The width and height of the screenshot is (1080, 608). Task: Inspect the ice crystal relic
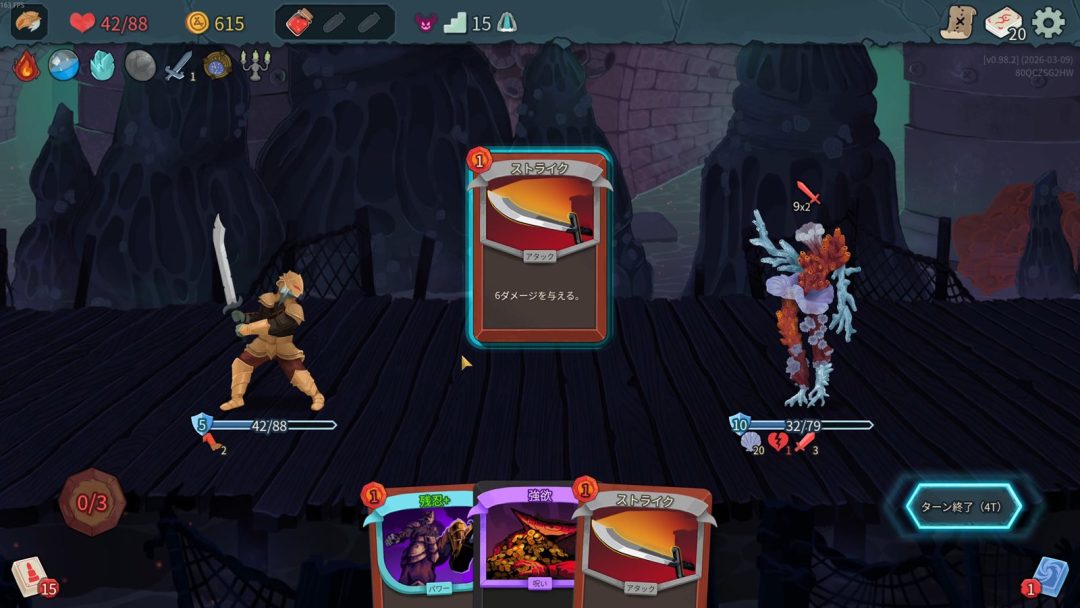tap(102, 66)
